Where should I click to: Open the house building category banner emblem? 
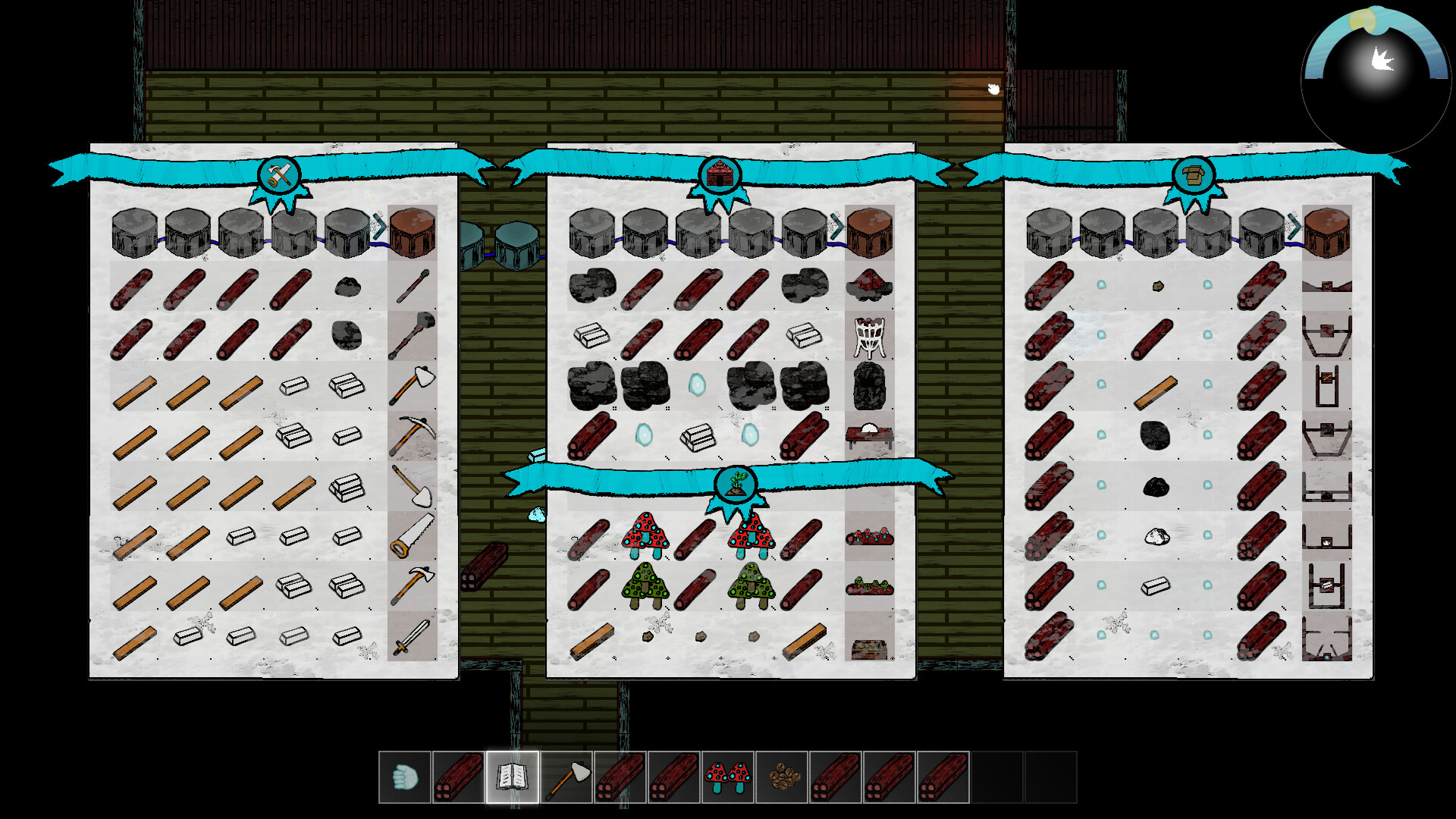pos(720,173)
